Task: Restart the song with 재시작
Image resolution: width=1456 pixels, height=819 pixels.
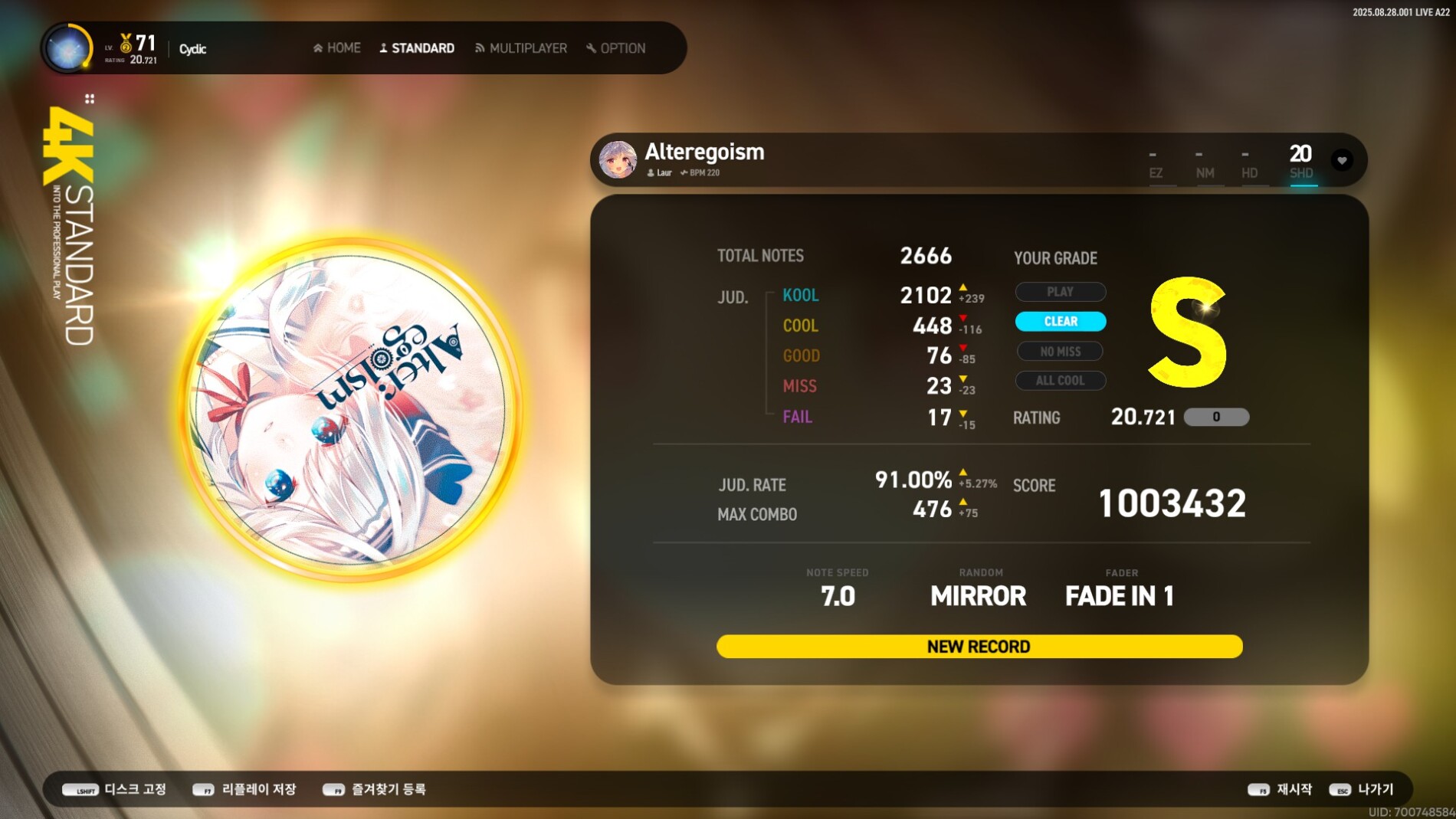Action: pyautogui.click(x=1280, y=789)
